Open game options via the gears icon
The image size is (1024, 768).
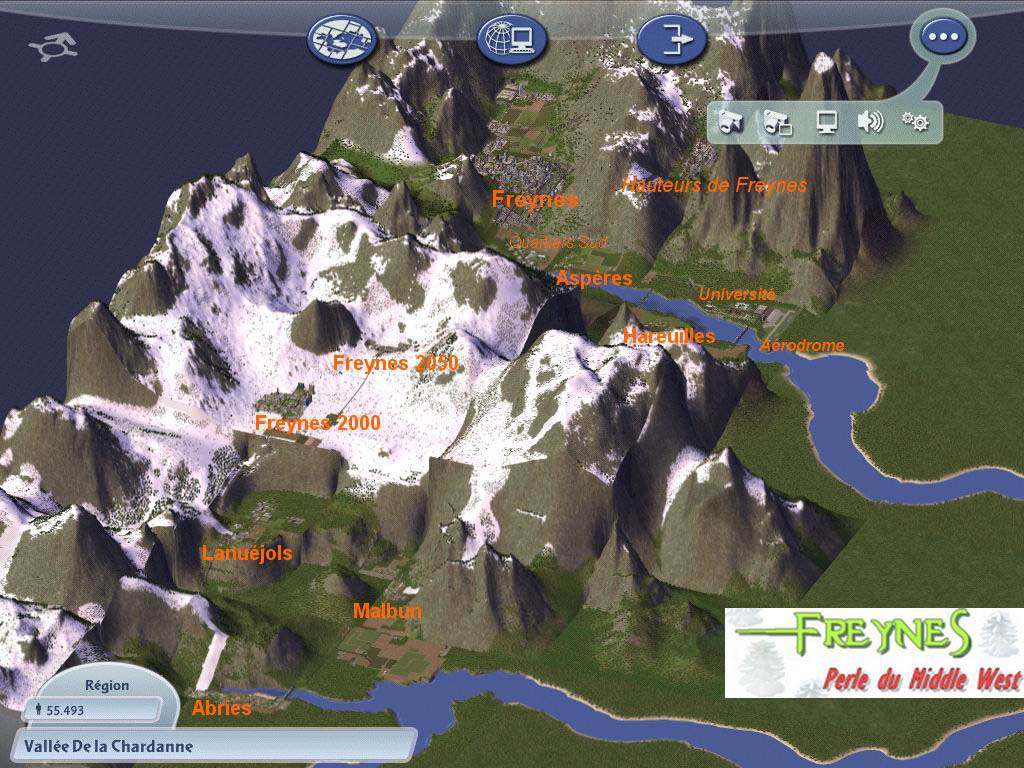tap(915, 122)
